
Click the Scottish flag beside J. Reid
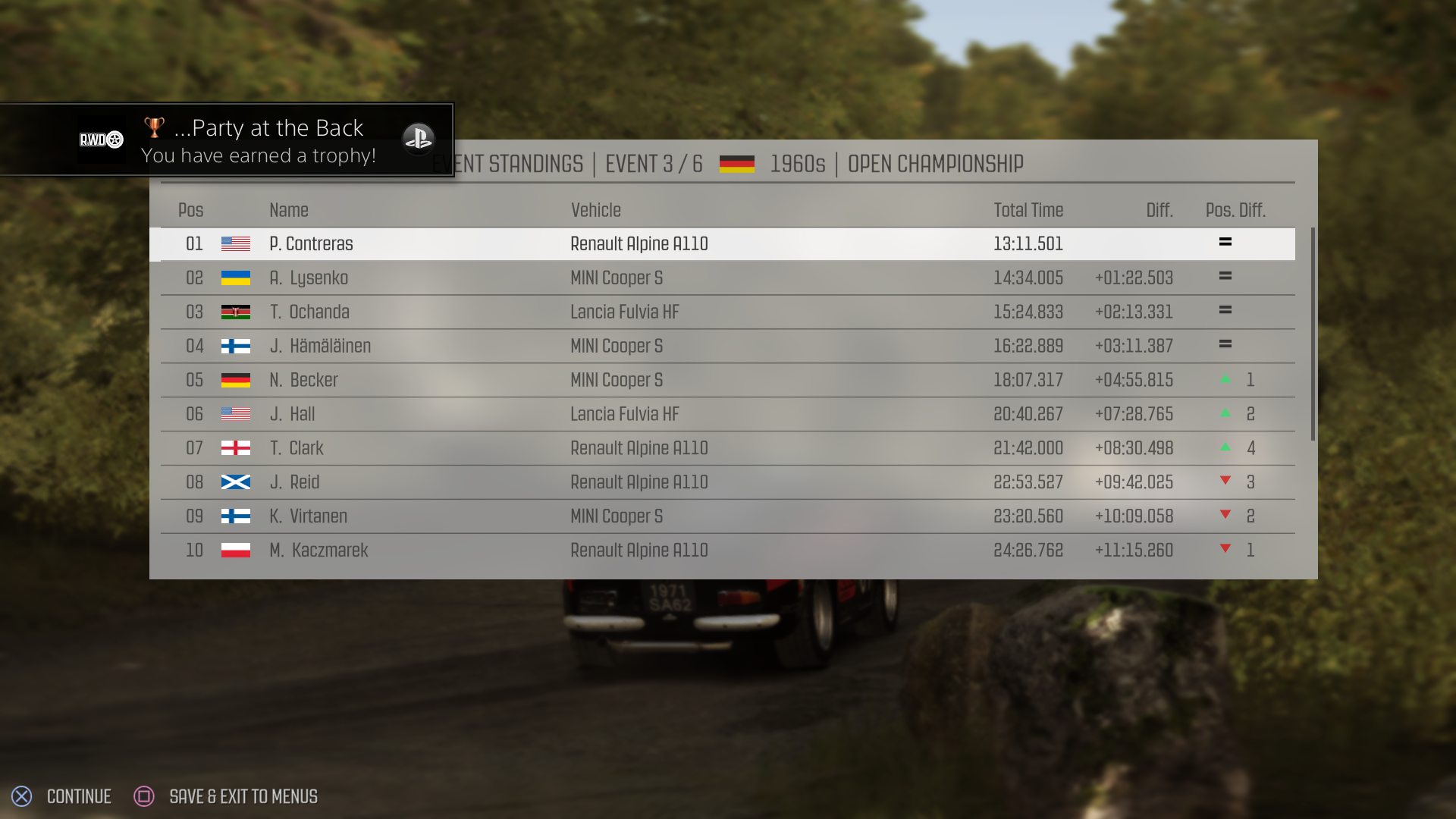(236, 482)
